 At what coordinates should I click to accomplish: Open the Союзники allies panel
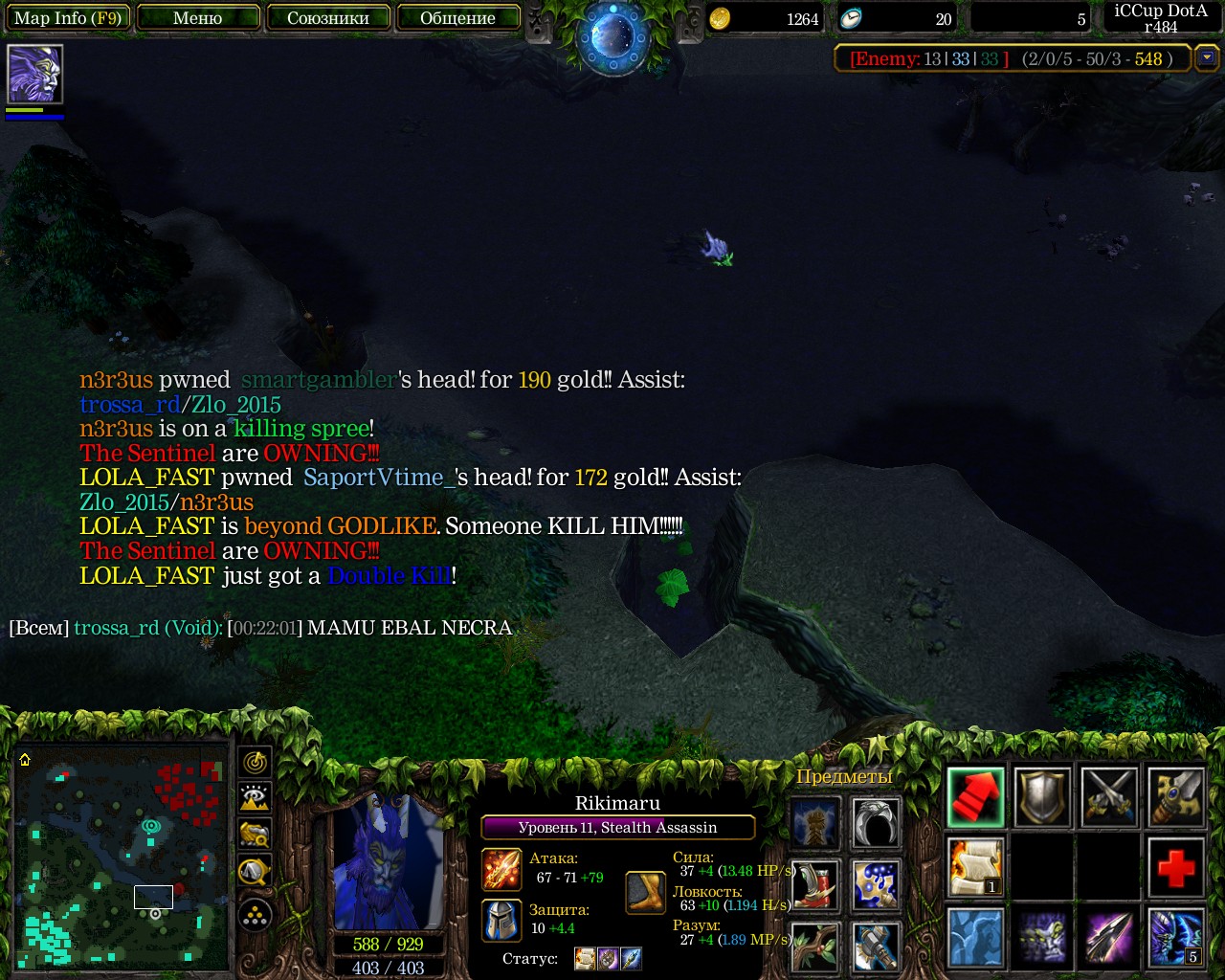pyautogui.click(x=328, y=18)
